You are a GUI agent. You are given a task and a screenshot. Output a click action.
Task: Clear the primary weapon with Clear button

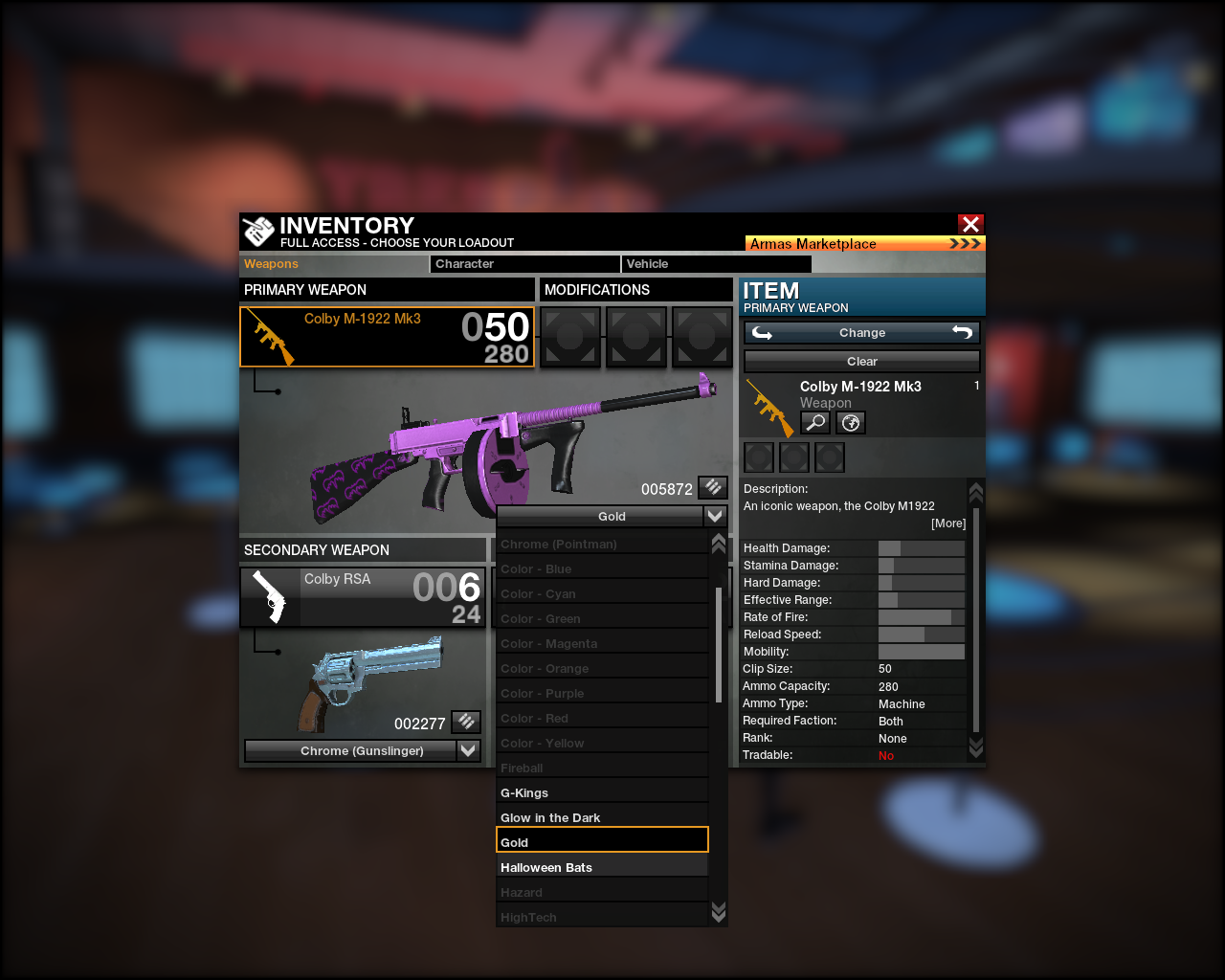[x=861, y=362]
